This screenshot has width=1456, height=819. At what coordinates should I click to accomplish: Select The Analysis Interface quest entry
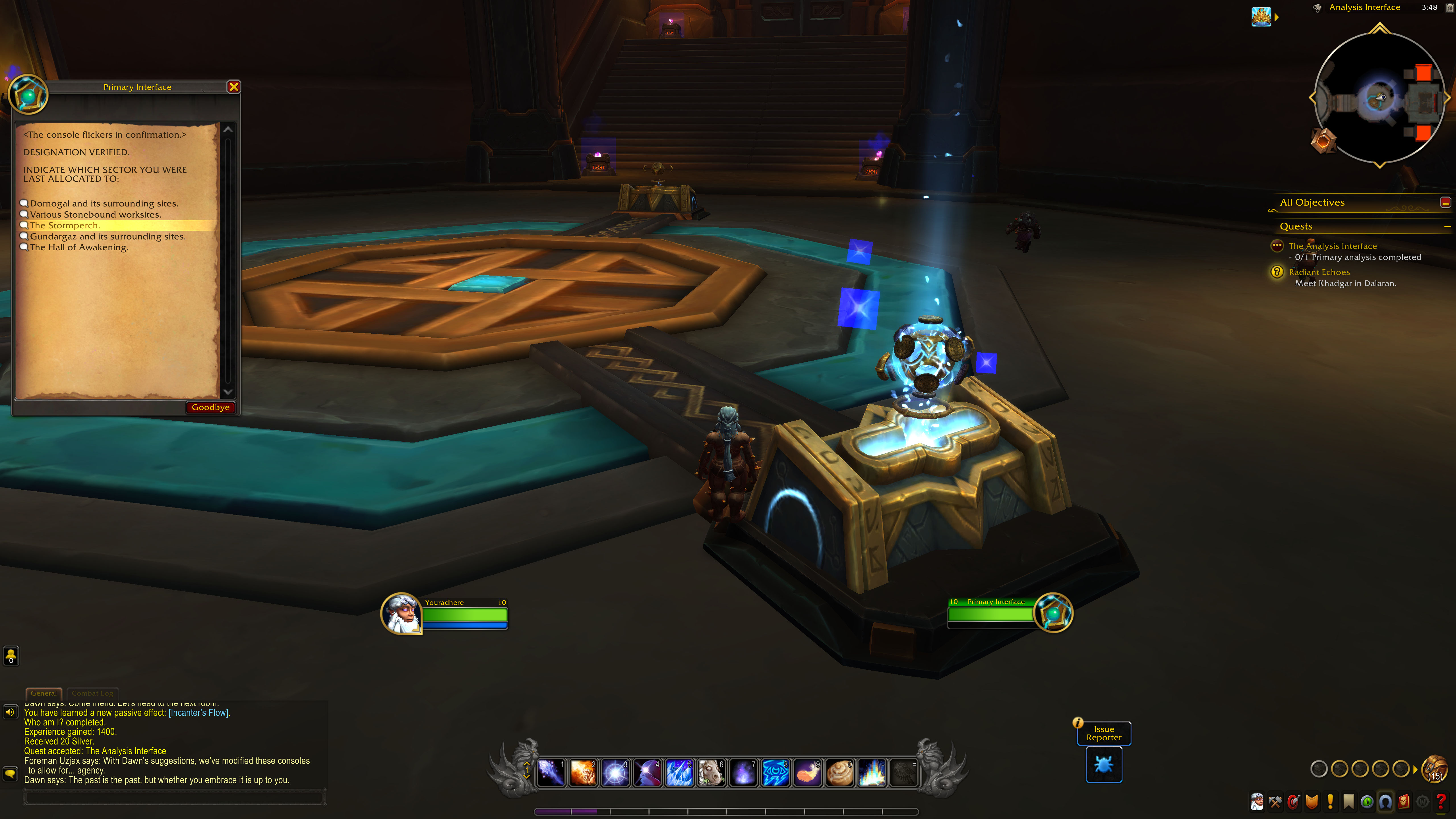[x=1332, y=246]
